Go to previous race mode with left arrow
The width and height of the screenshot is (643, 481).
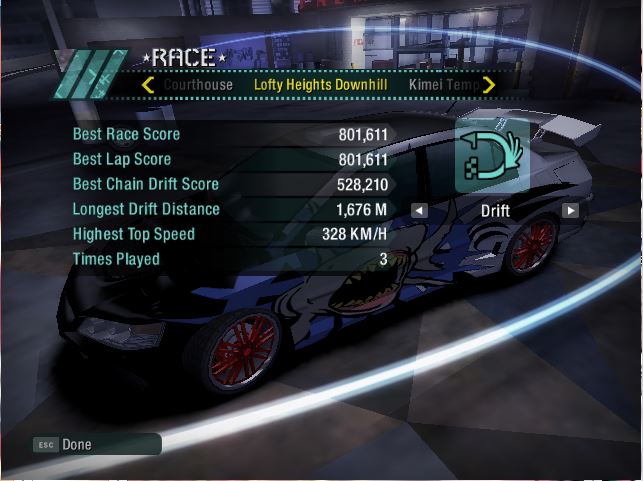click(420, 210)
